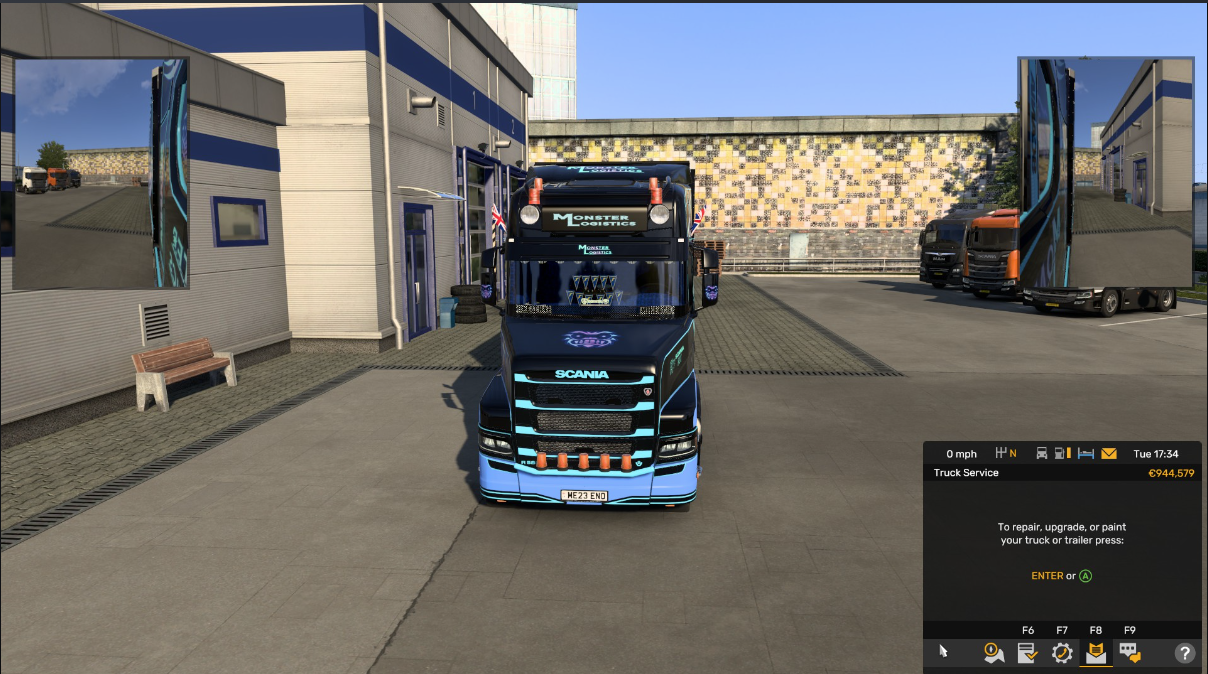Click the yellow mail envelope status icon
This screenshot has width=1208, height=674.
coord(1108,453)
